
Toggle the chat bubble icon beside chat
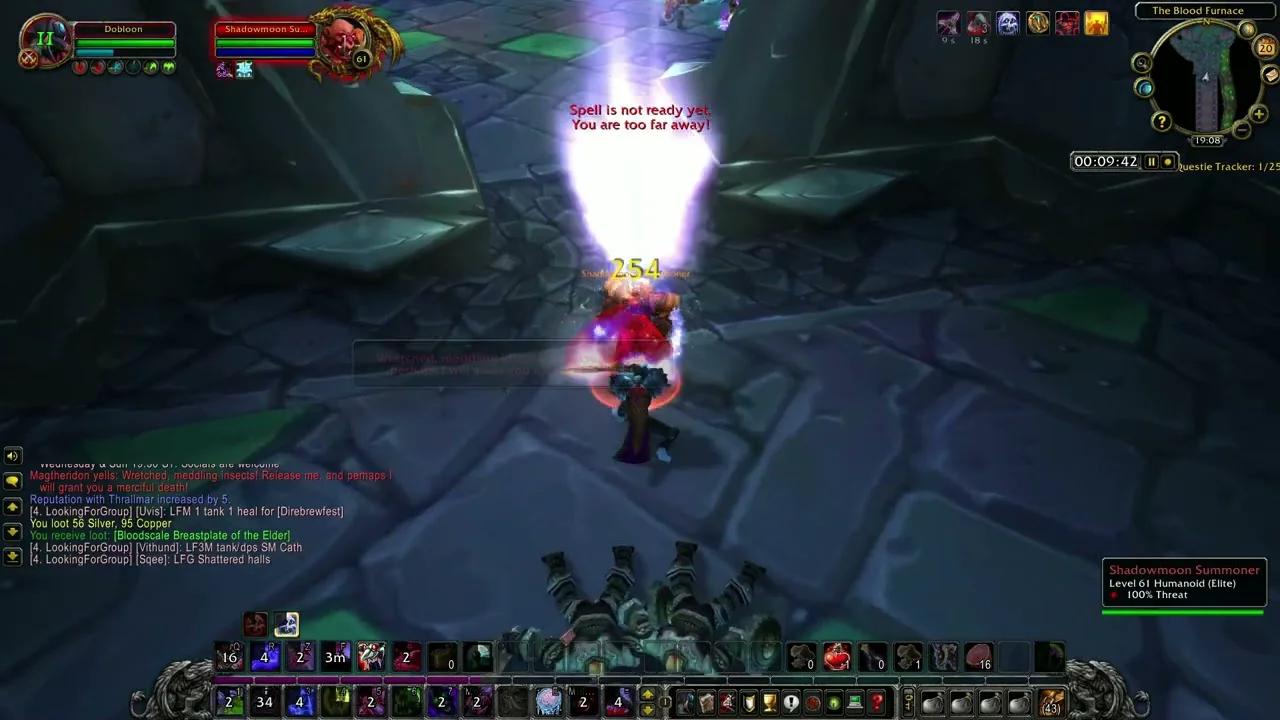click(x=12, y=483)
